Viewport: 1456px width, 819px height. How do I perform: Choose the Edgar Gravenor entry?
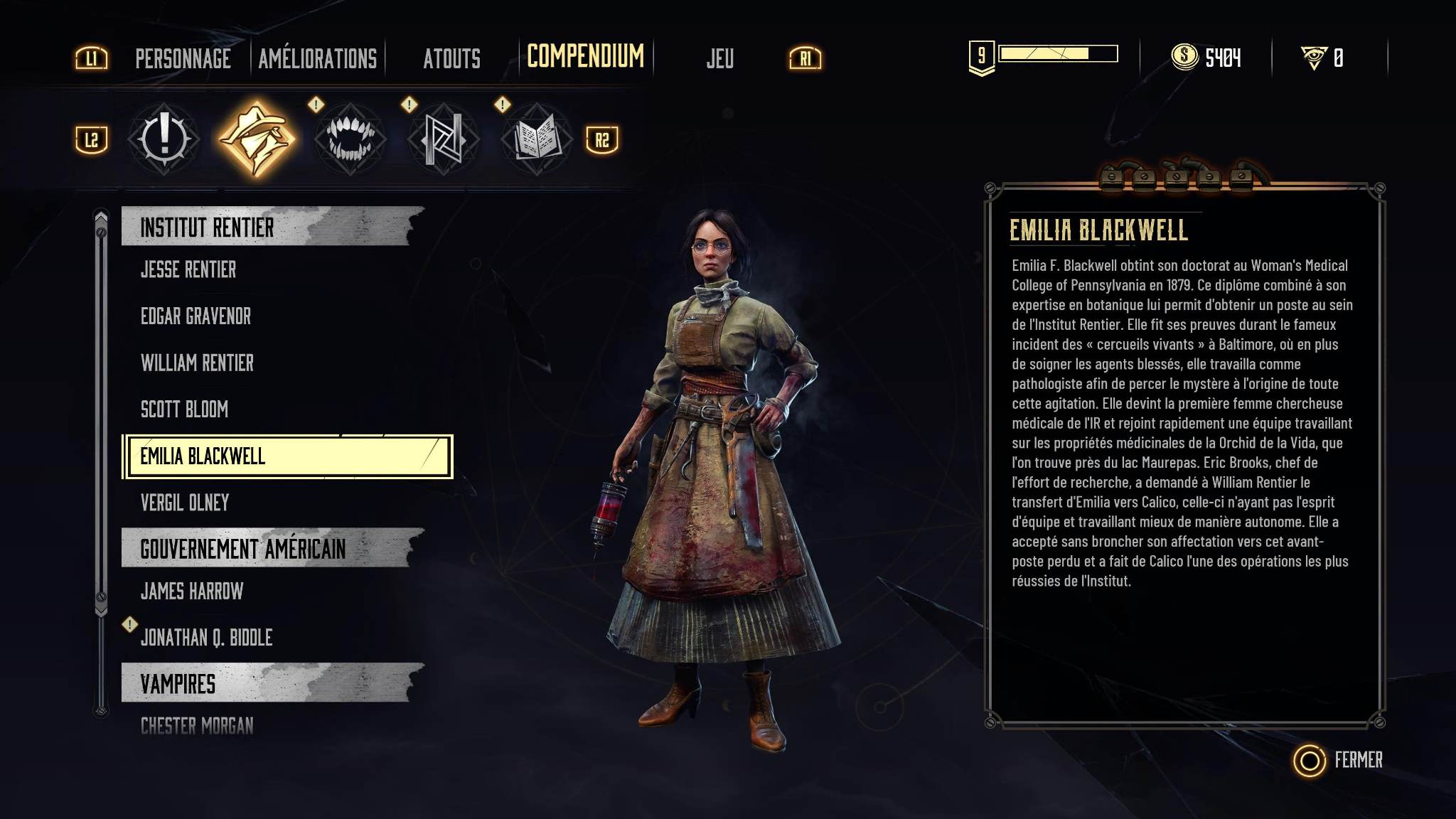tap(196, 316)
